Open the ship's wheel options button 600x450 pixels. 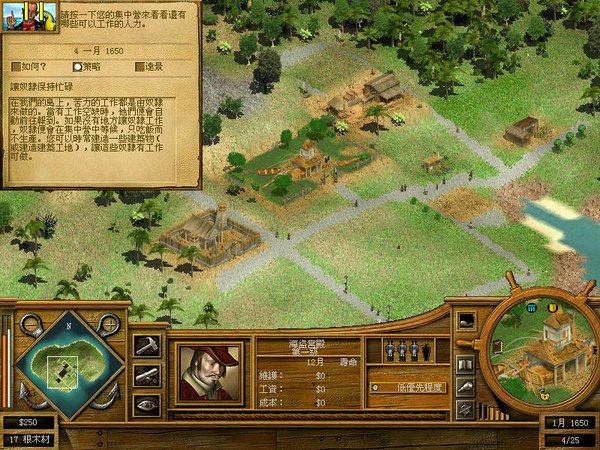point(466,408)
